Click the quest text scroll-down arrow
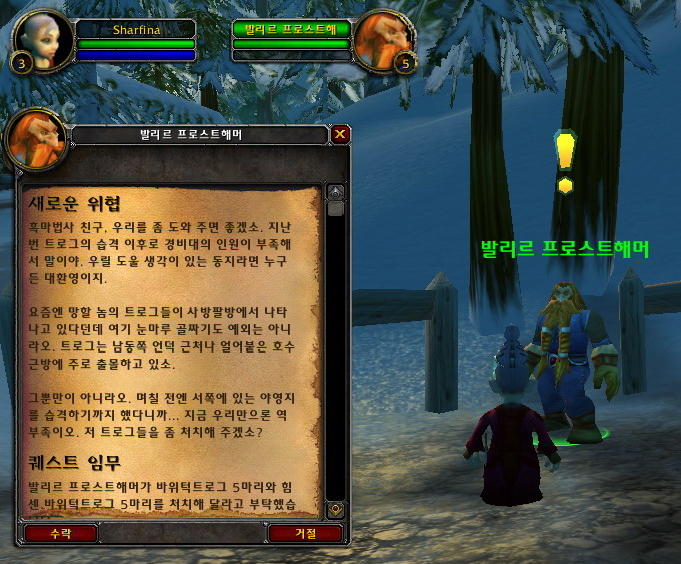 (x=336, y=509)
